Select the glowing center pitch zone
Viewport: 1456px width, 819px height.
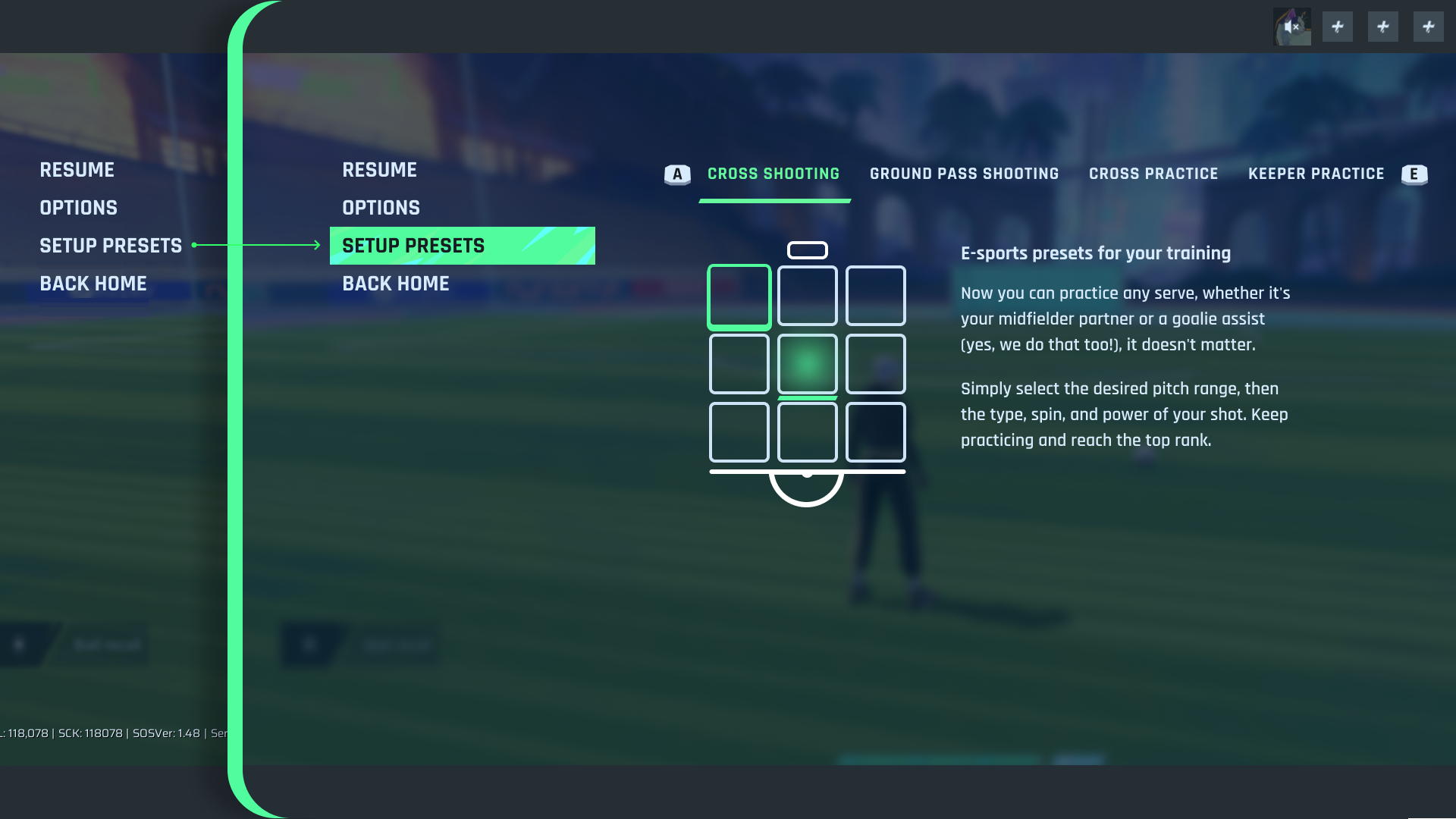(x=807, y=364)
